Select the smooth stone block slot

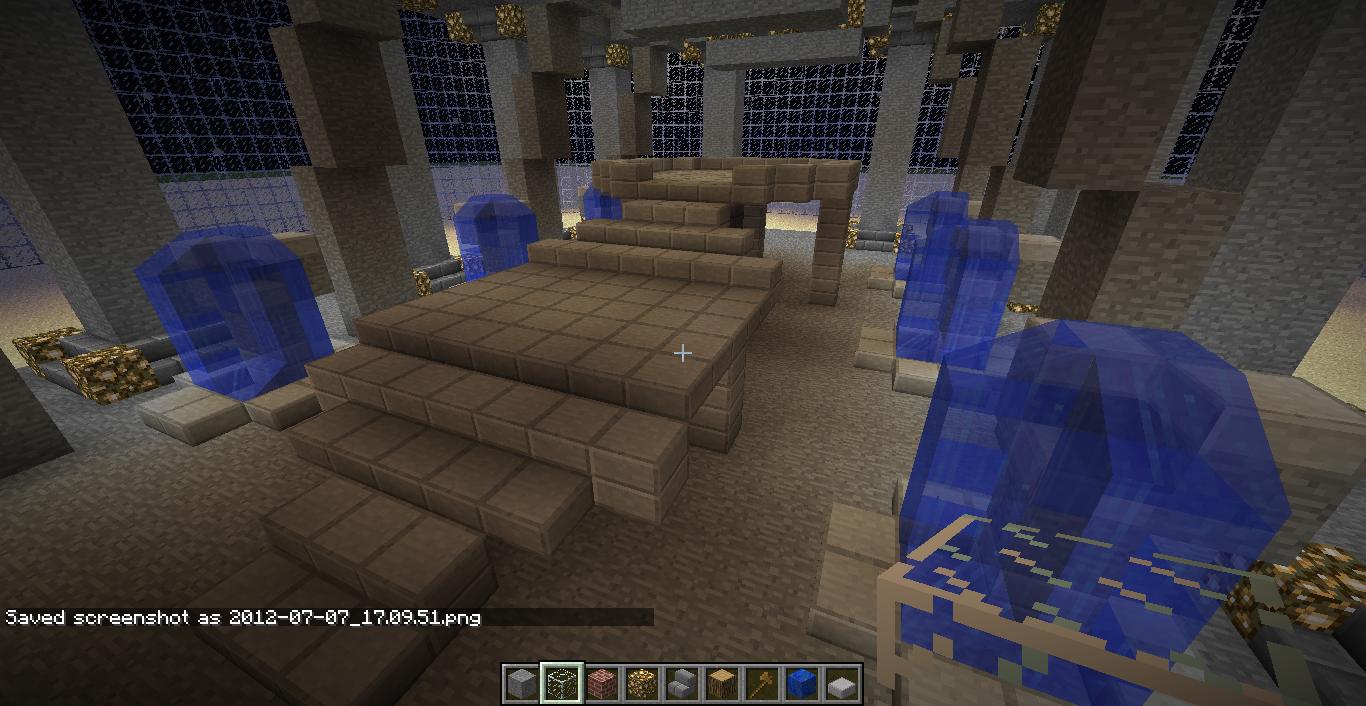click(521, 684)
